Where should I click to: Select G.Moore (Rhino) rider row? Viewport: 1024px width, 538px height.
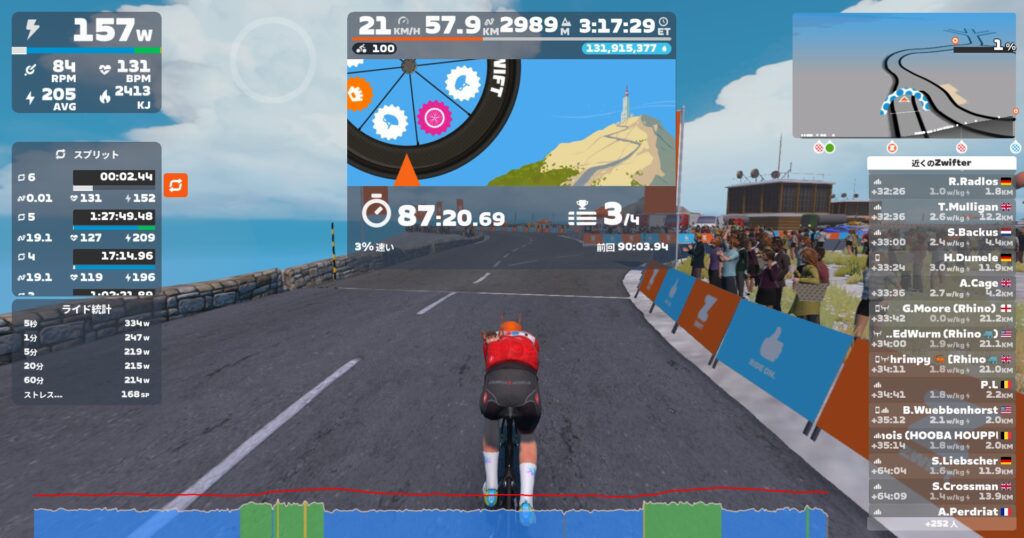click(x=941, y=313)
